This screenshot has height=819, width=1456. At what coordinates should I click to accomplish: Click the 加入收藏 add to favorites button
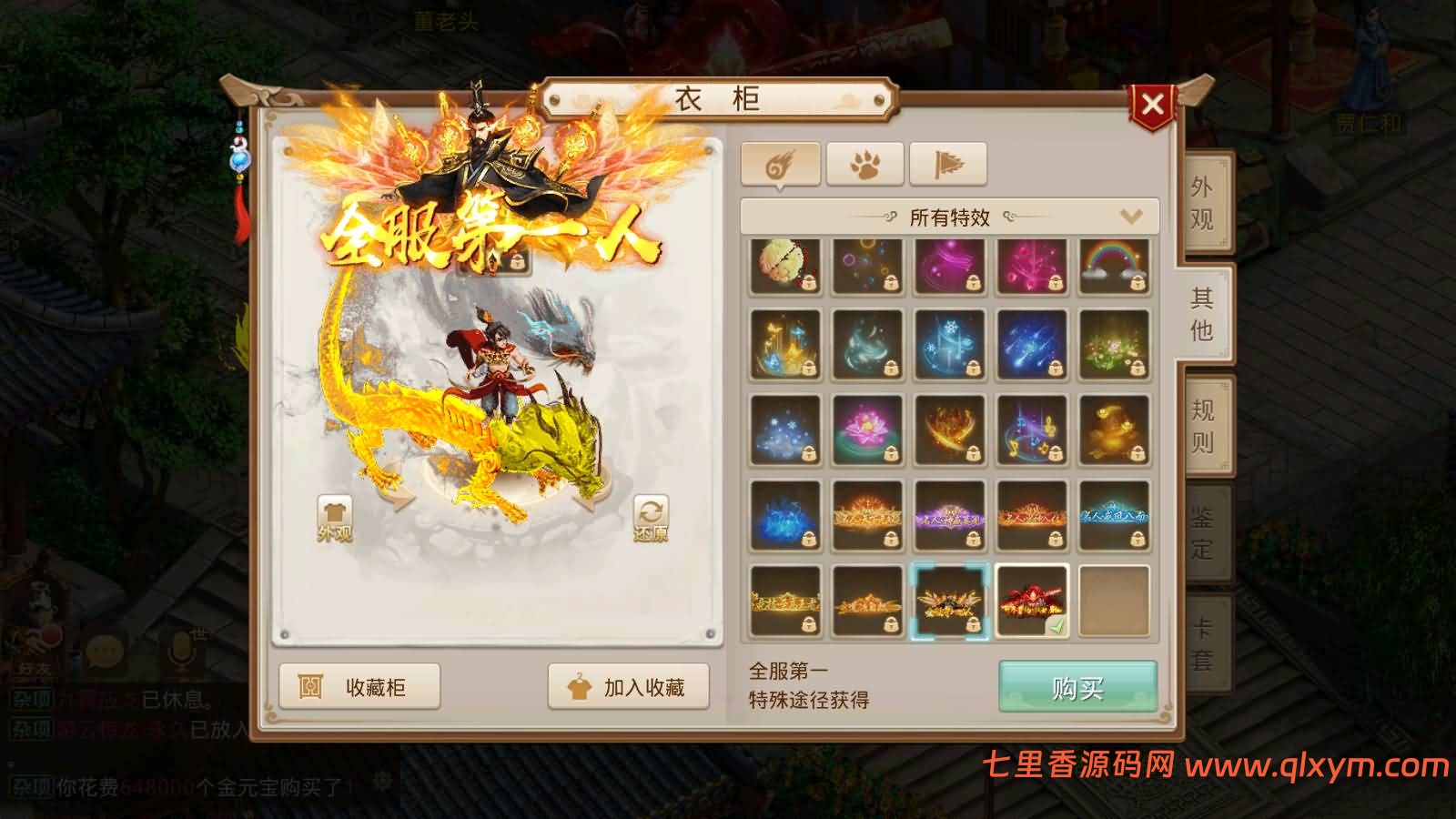(628, 684)
